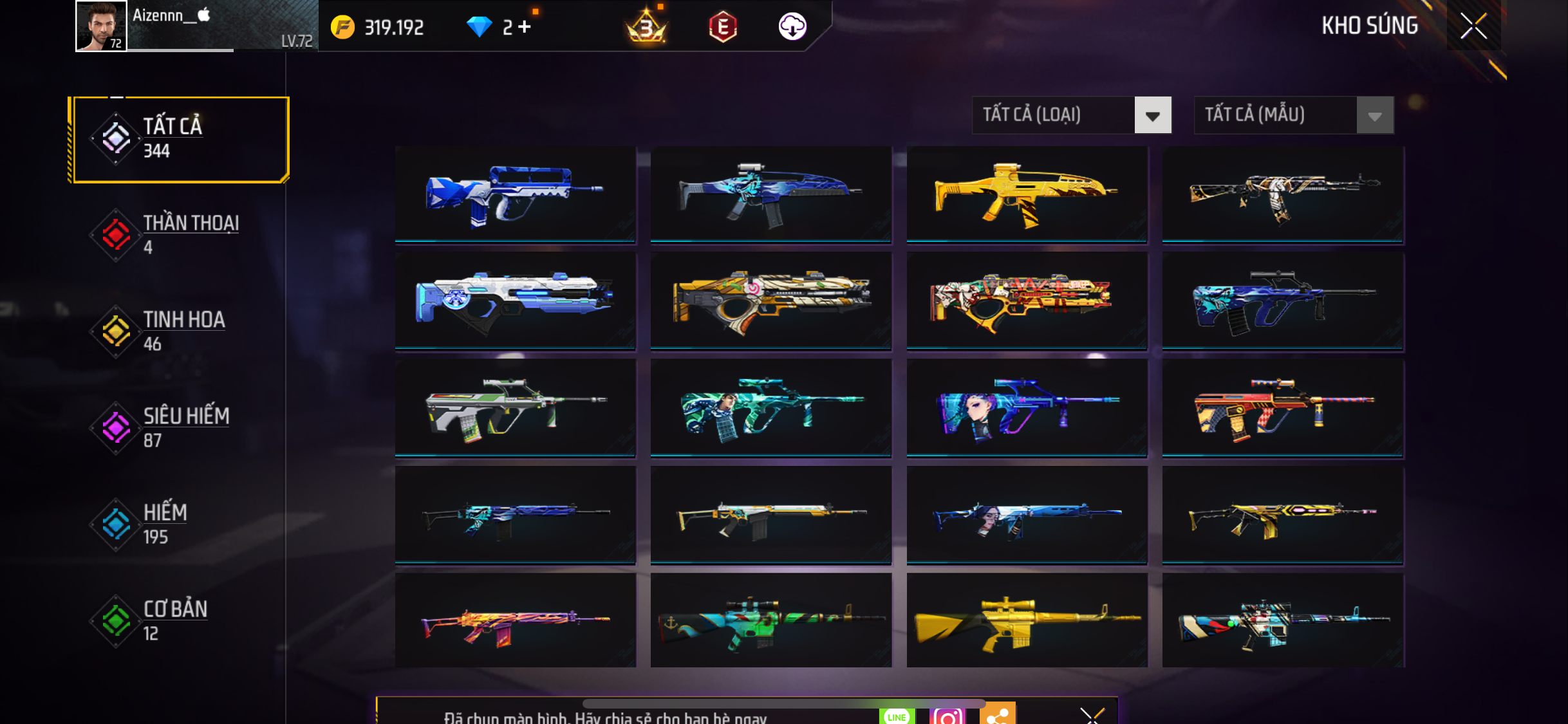Viewport: 1568px width, 724px height.
Task: Open the cloud download icon
Action: [792, 27]
